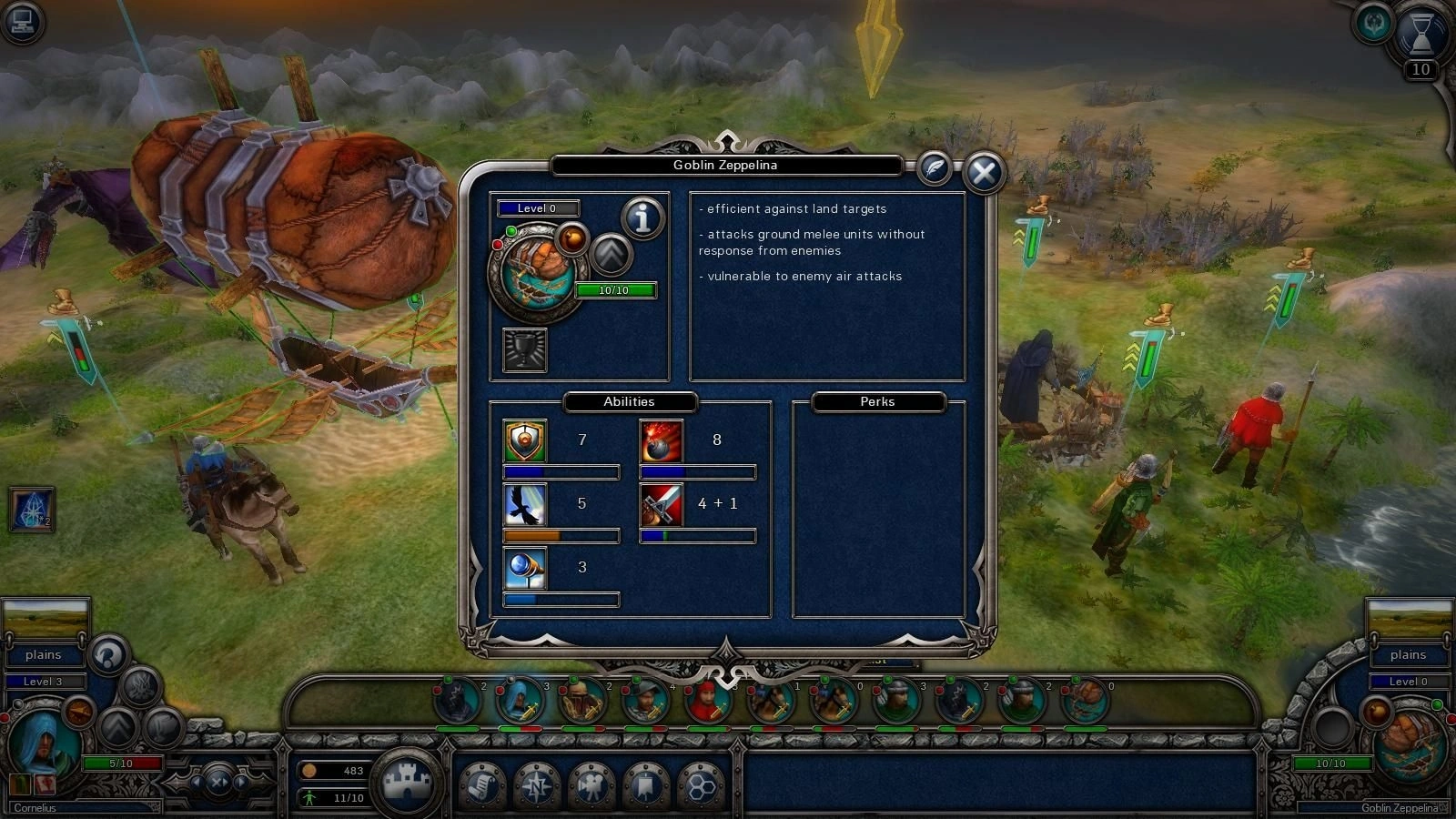Click the grey chevron upgrade button in panel
The height and width of the screenshot is (819, 1456).
point(612,254)
